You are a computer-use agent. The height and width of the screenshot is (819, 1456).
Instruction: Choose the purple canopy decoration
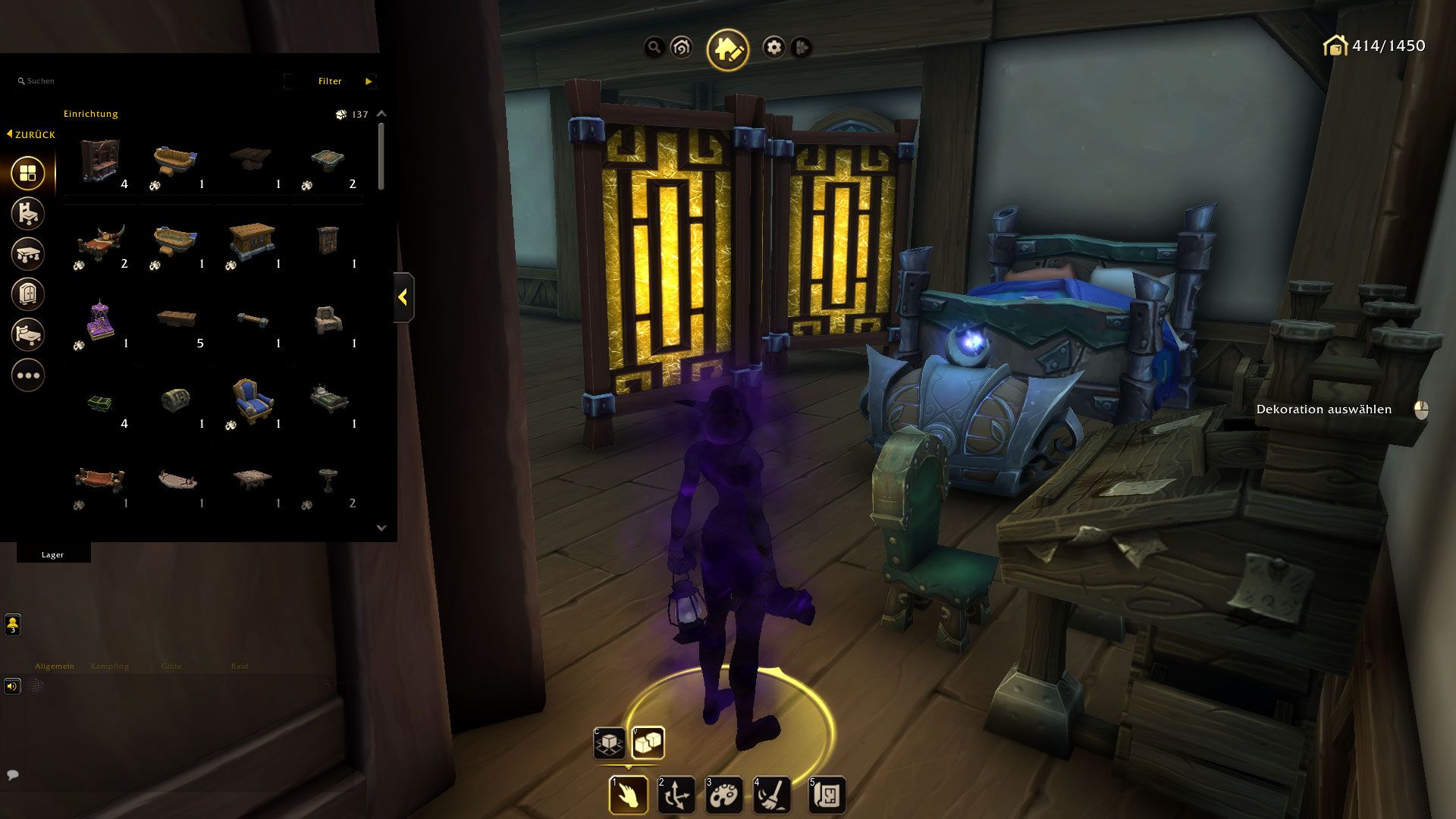(x=99, y=319)
